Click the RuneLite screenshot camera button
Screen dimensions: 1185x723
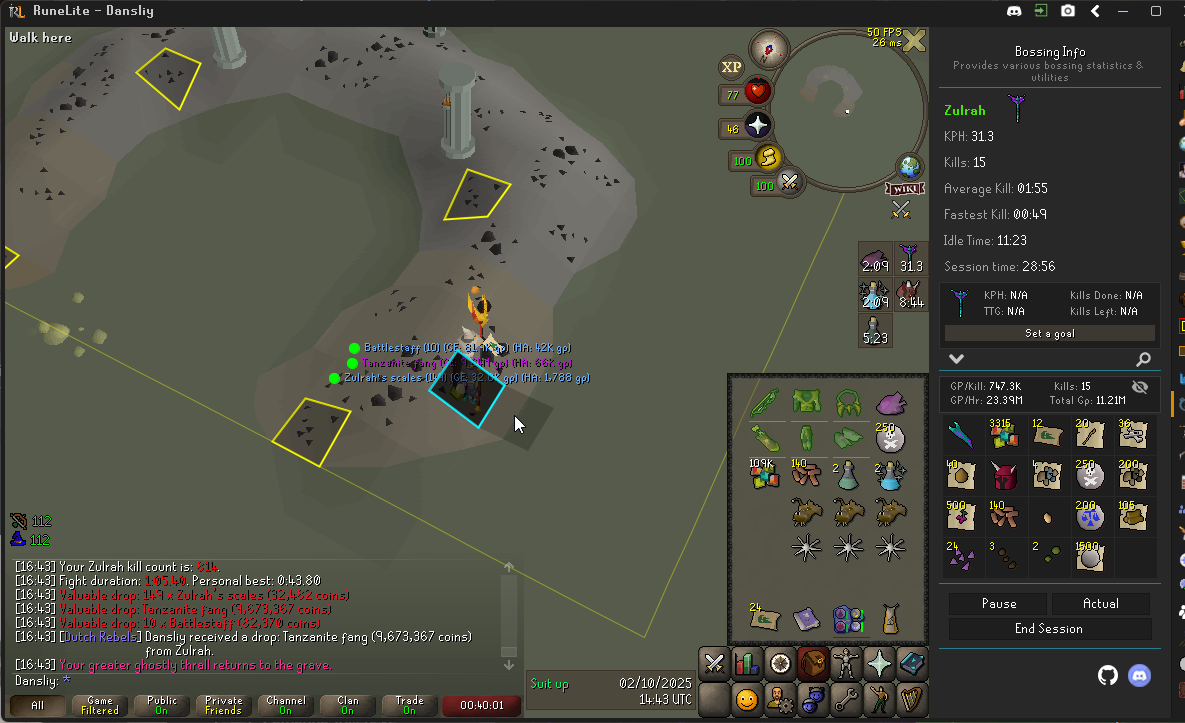click(x=1068, y=11)
